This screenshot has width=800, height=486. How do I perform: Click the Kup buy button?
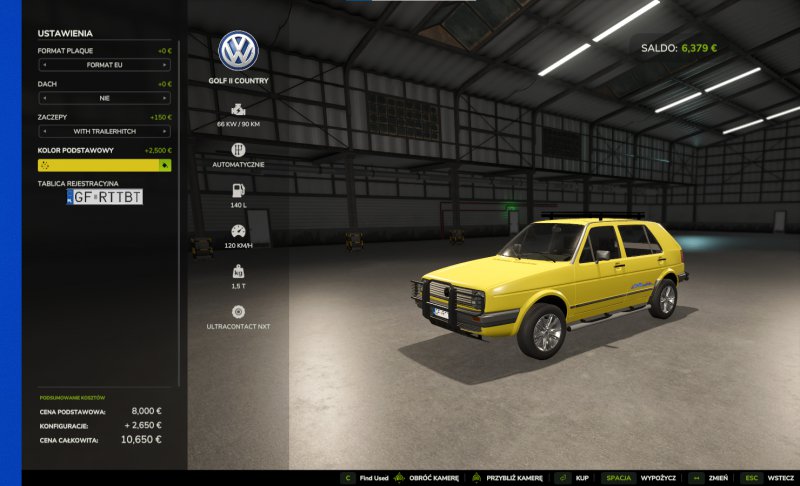[x=581, y=478]
